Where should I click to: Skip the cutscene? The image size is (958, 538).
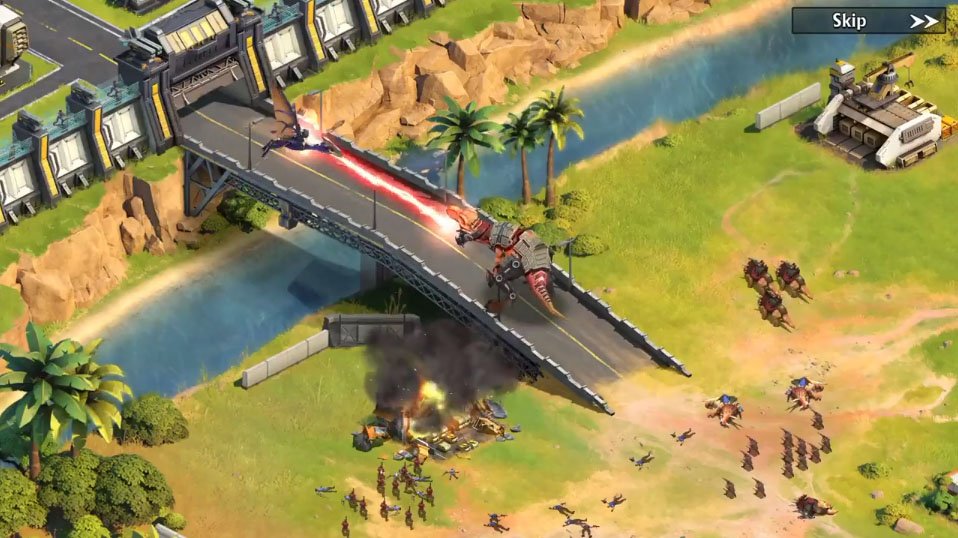(868, 21)
